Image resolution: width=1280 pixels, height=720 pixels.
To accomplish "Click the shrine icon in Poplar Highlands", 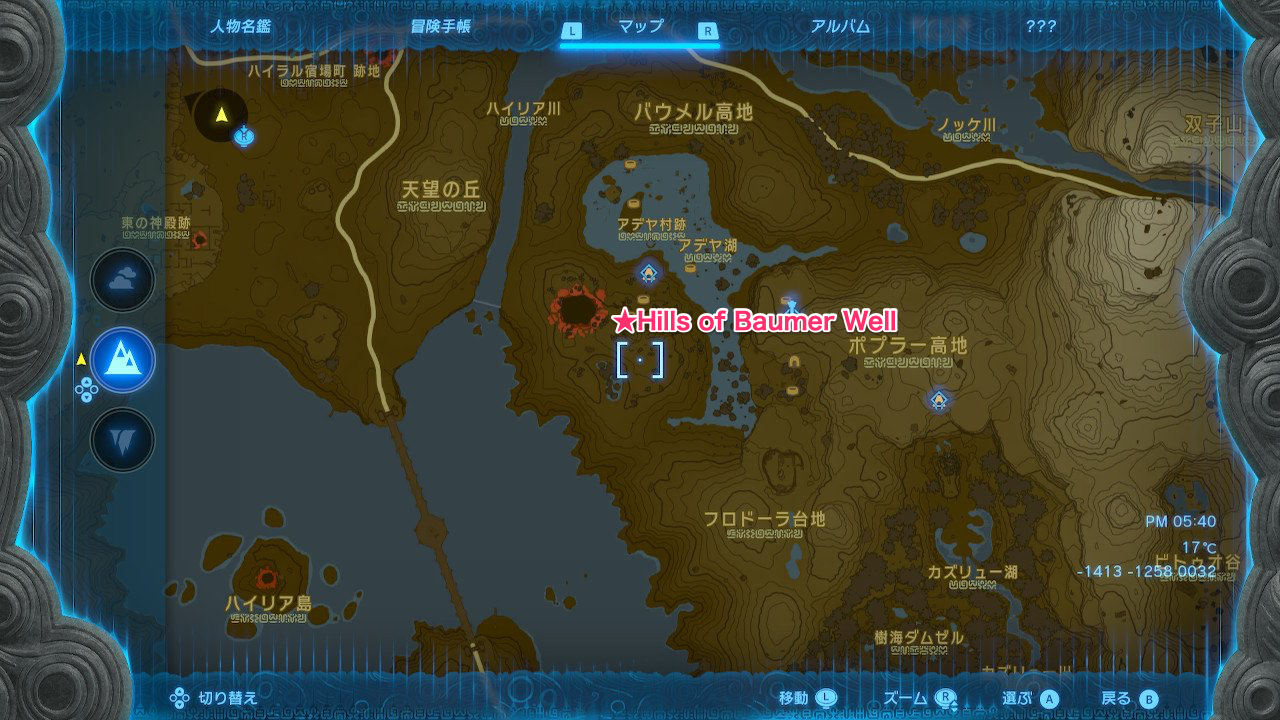I will point(938,399).
